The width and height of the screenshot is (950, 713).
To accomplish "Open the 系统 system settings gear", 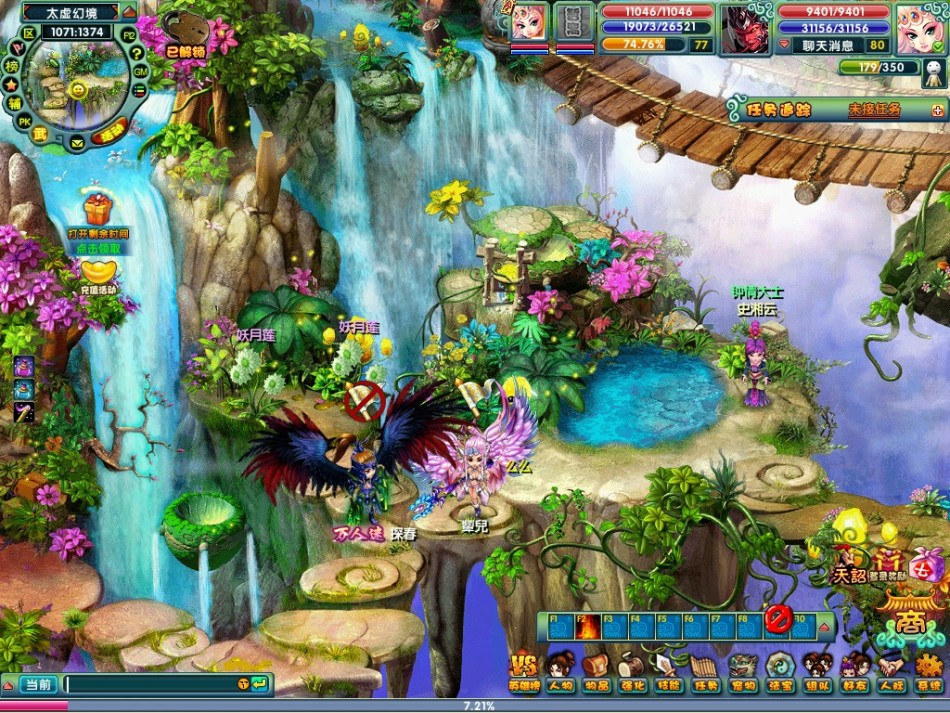I will coord(929,668).
